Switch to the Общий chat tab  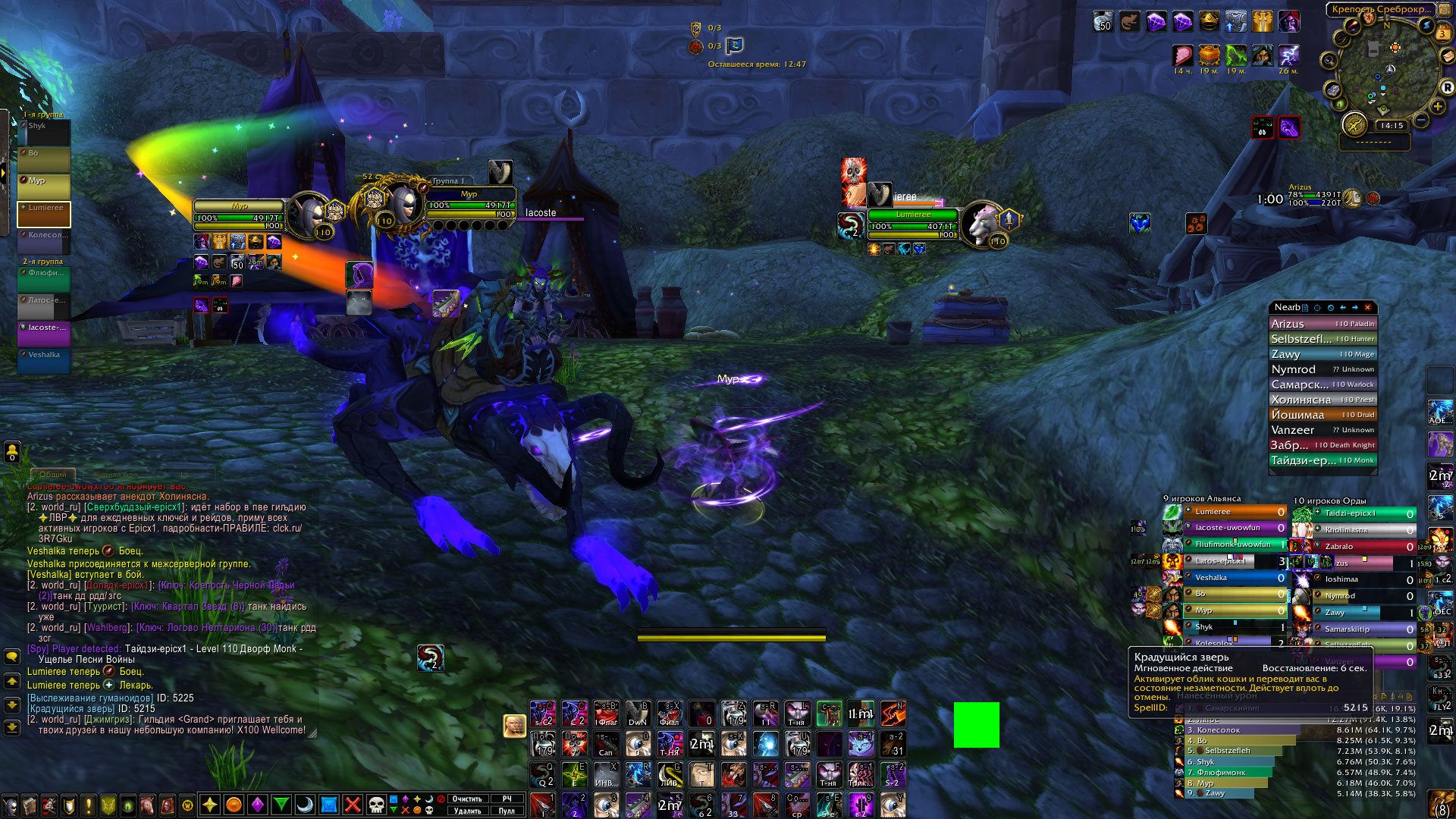(x=52, y=474)
